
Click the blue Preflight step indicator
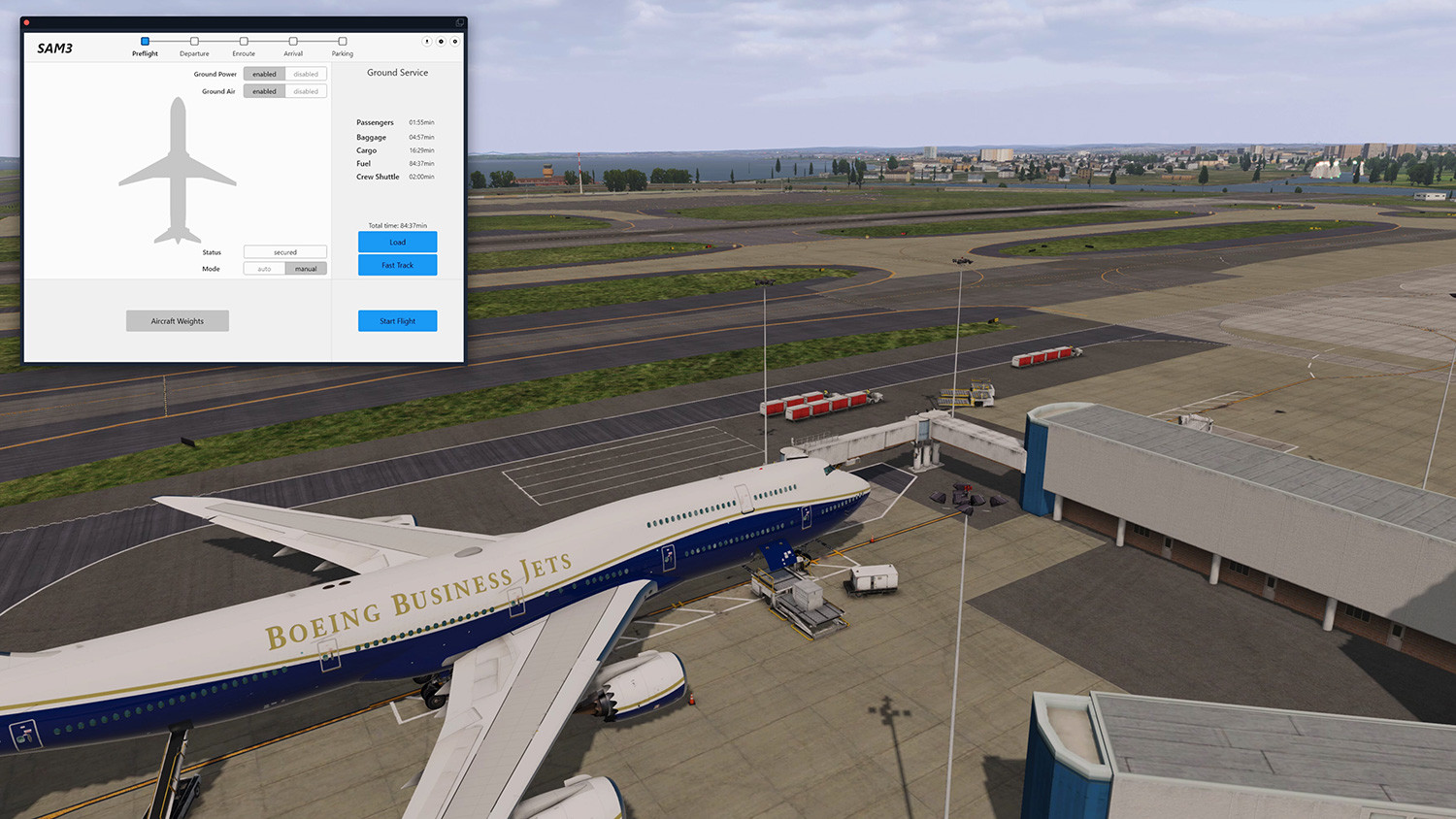(x=145, y=41)
